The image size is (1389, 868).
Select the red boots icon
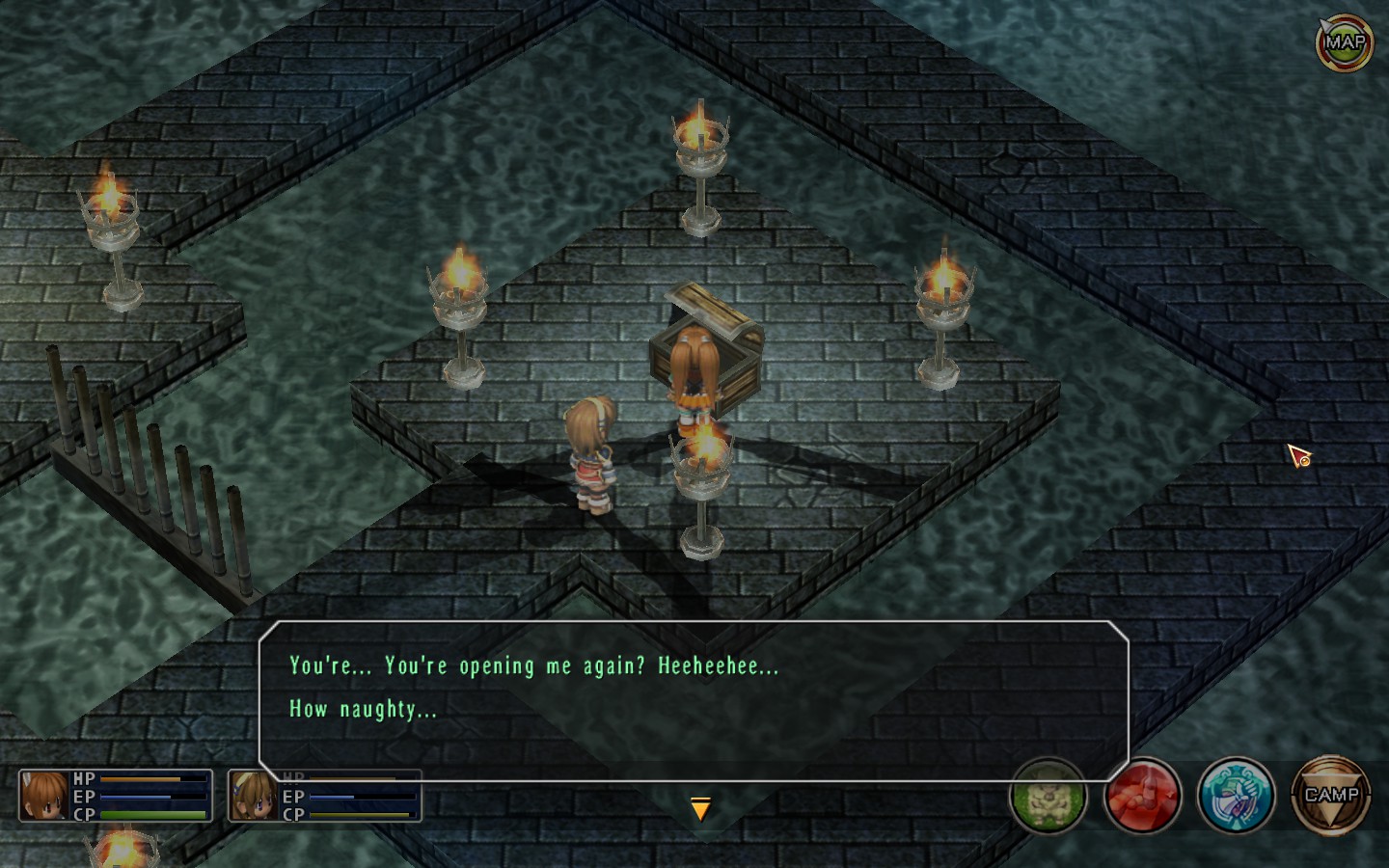click(1142, 797)
